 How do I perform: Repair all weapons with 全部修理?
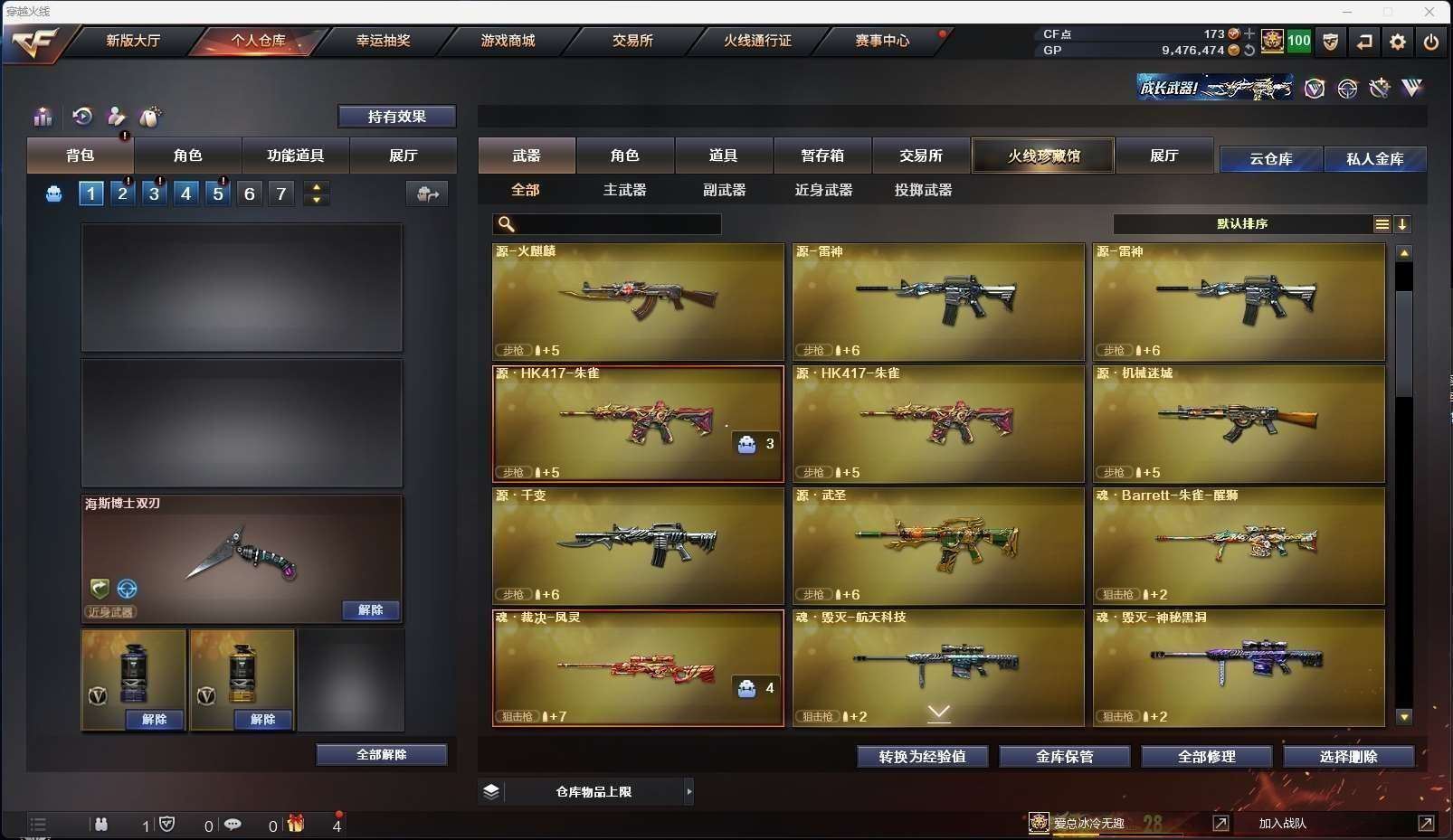tap(1206, 757)
